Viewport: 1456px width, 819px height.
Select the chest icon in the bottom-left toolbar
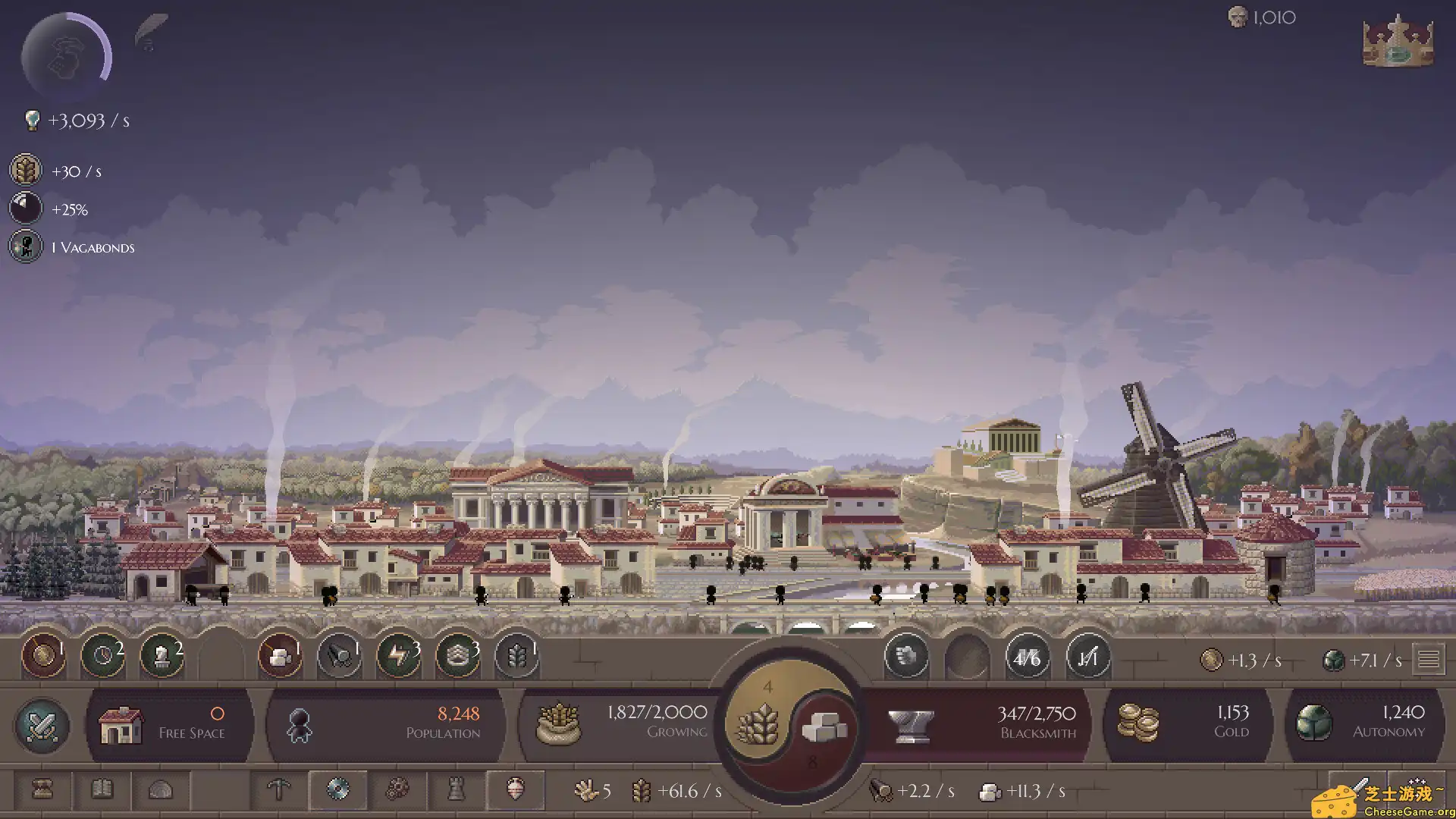pos(42,790)
